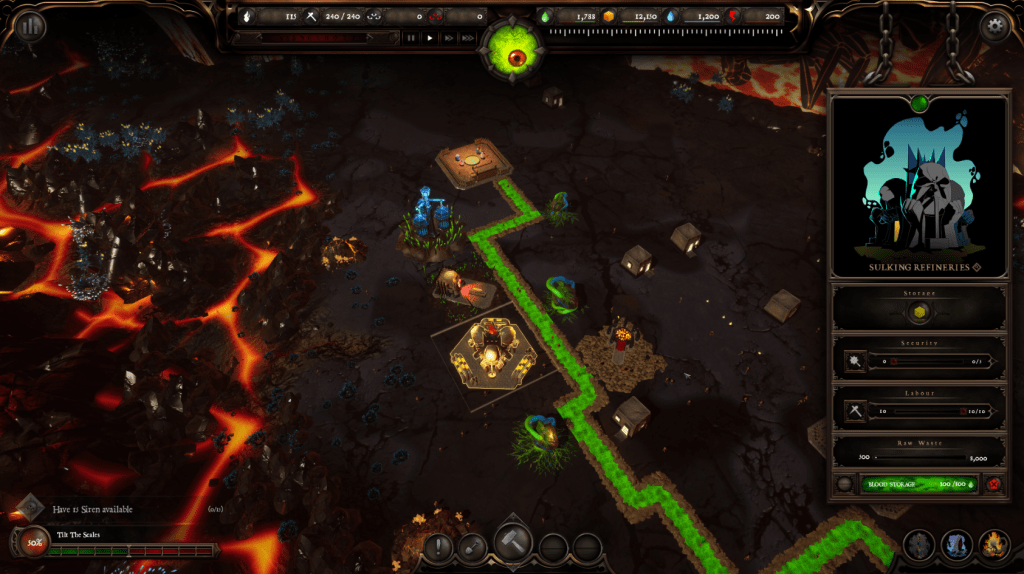Select the hammer build tool
Viewport: 1024px width, 574px height.
pos(512,544)
